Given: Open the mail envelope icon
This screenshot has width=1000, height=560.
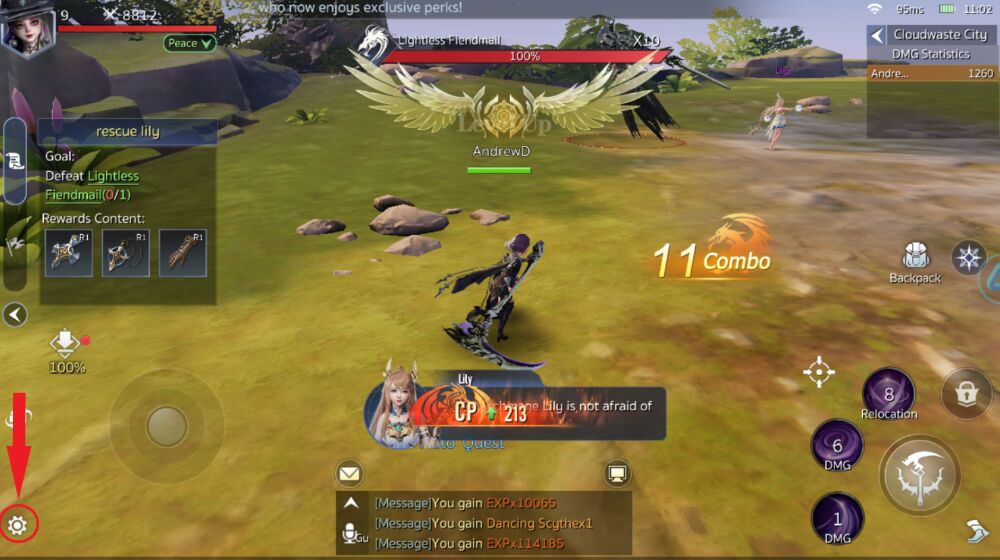Looking at the screenshot, I should coord(349,472).
